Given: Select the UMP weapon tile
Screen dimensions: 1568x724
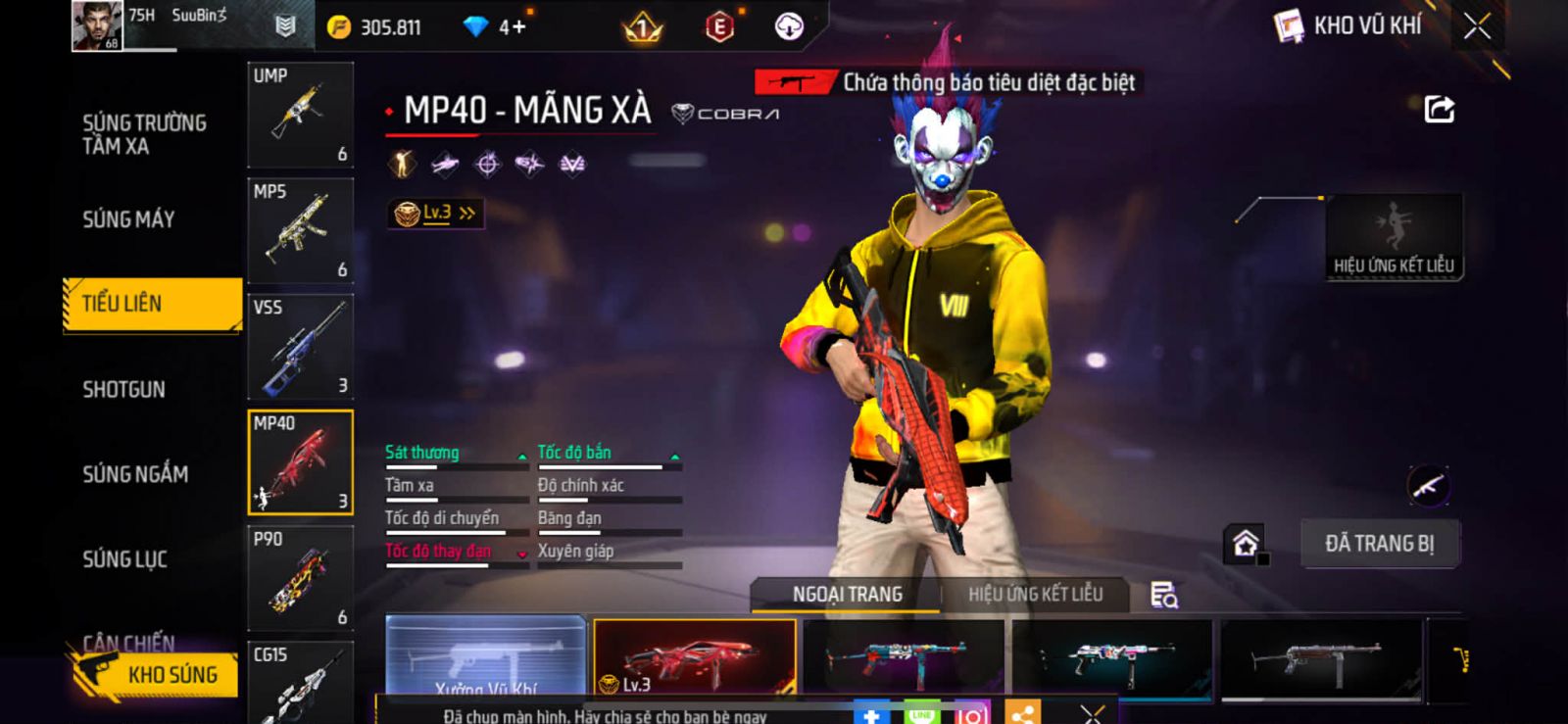Looking at the screenshot, I should click(300, 115).
